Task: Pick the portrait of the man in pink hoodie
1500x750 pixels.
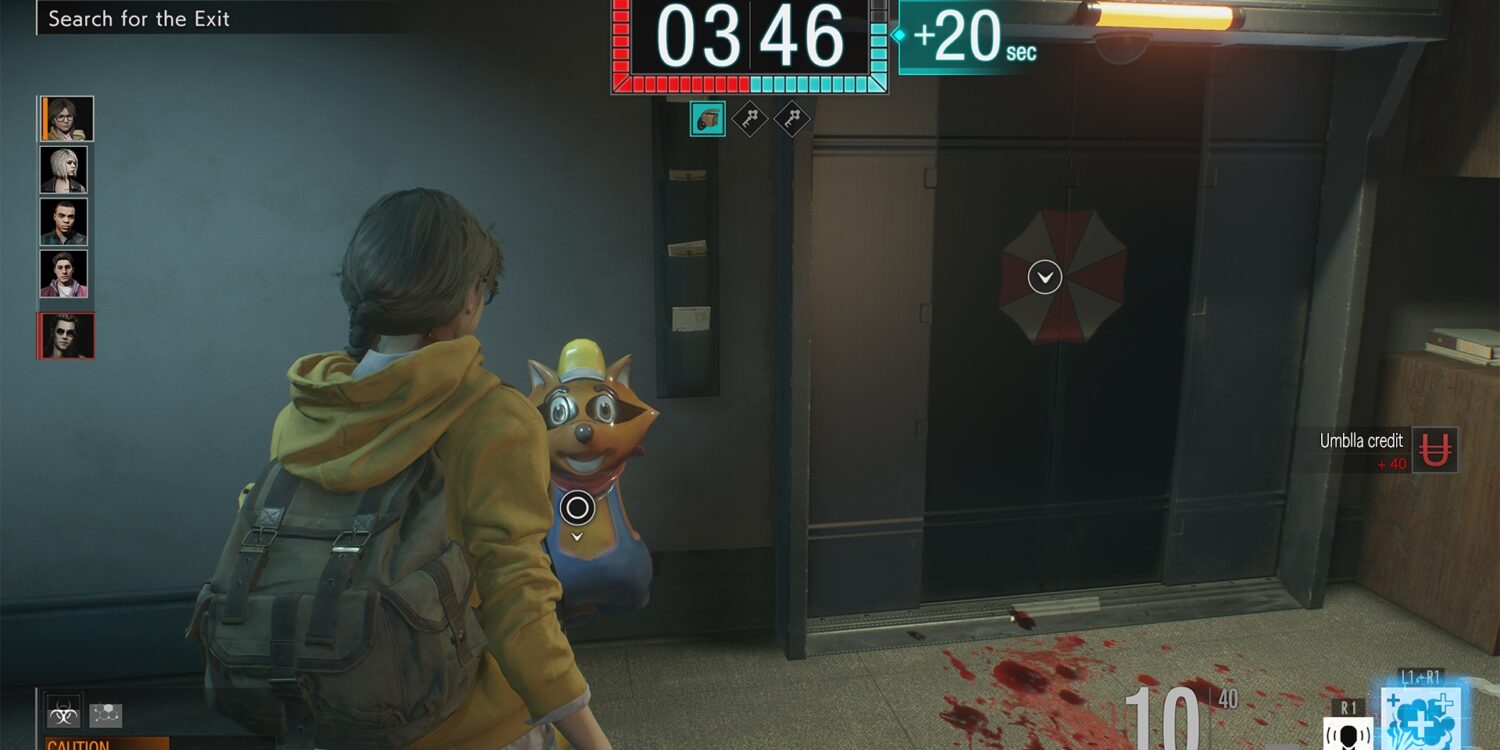Action: pyautogui.click(x=64, y=274)
